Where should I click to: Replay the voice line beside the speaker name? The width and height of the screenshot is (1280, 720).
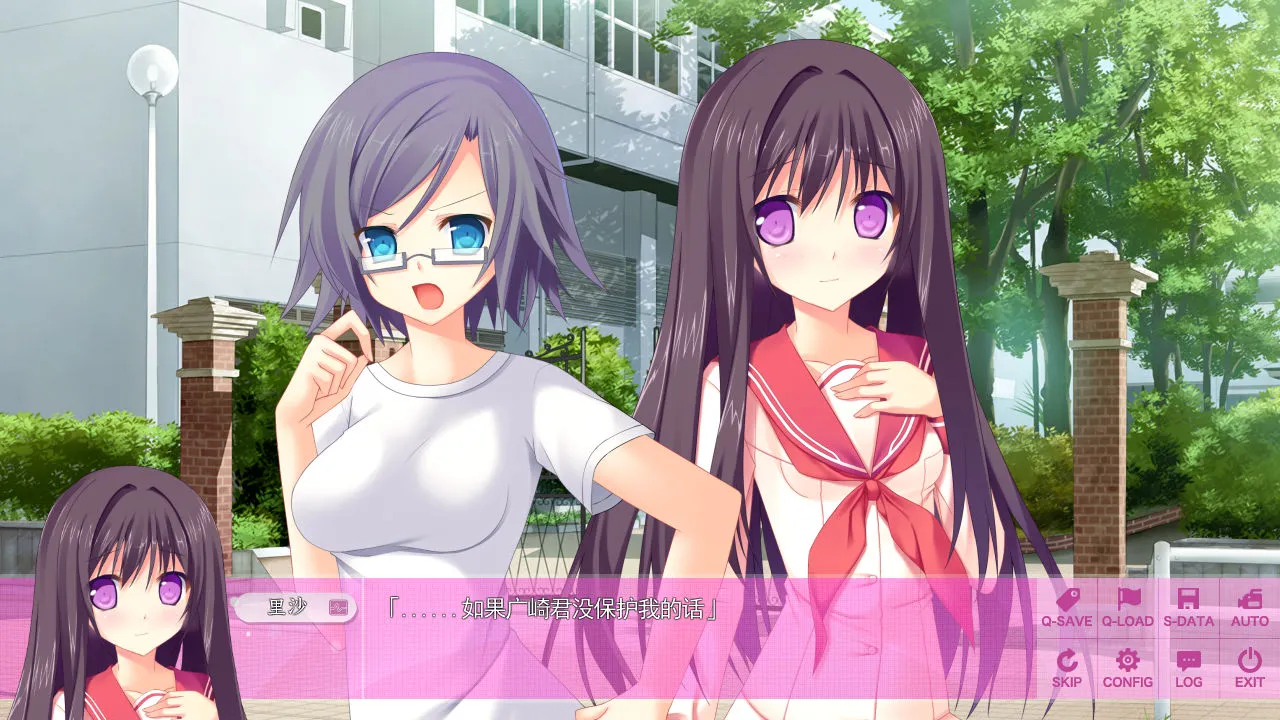coord(339,607)
